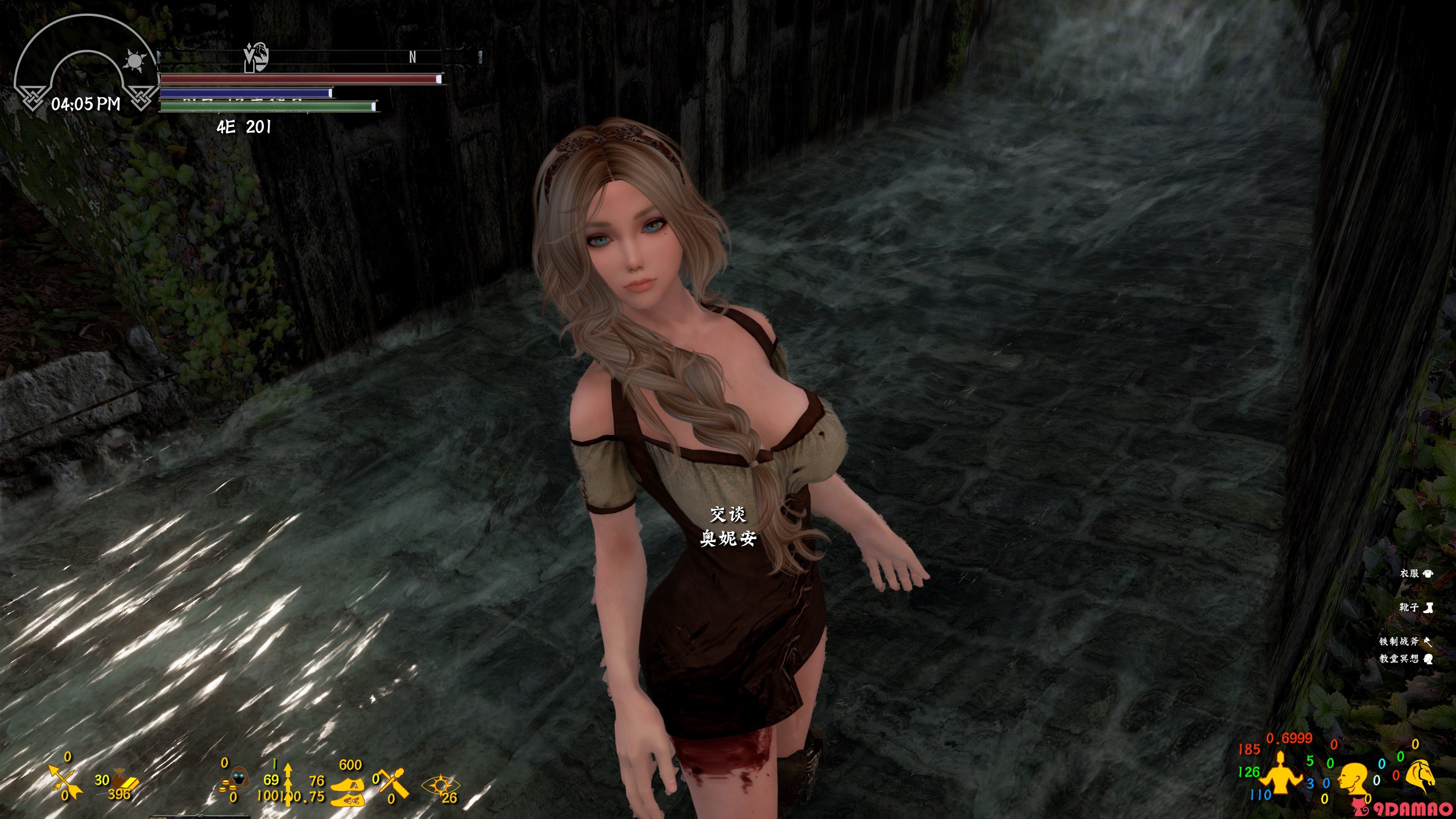This screenshot has height=819, width=1456.
Task: Click the meditating body stats icon
Action: click(x=1280, y=772)
